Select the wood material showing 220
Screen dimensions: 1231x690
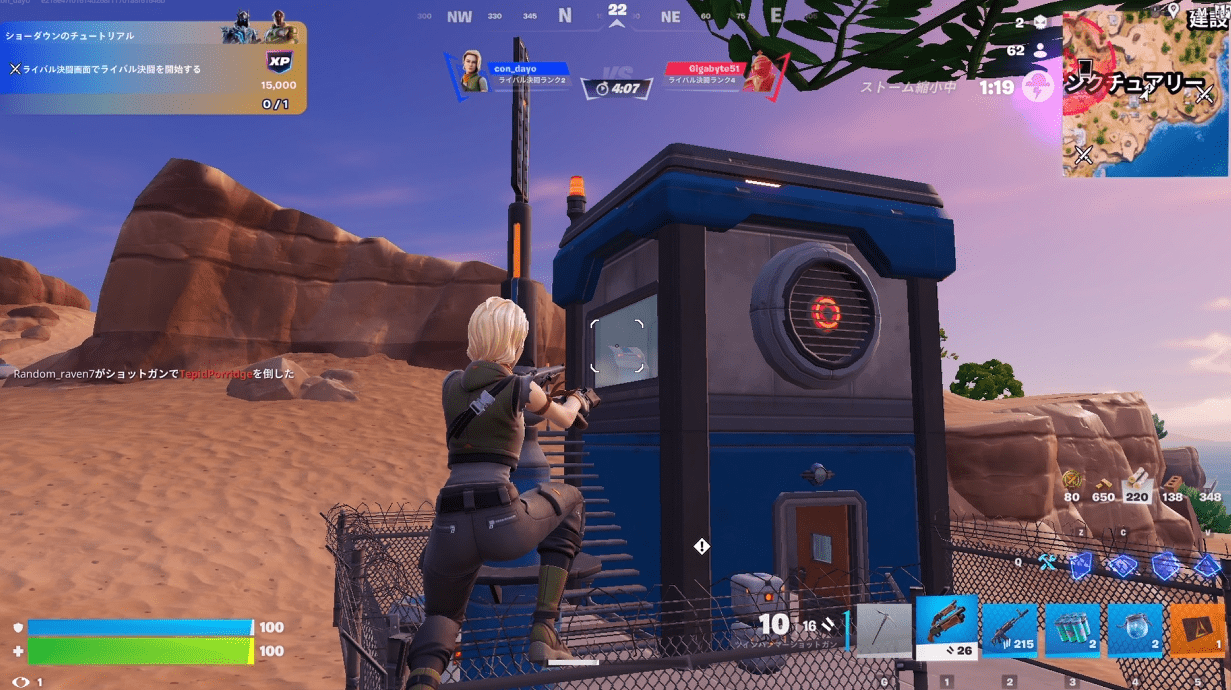pos(1137,484)
